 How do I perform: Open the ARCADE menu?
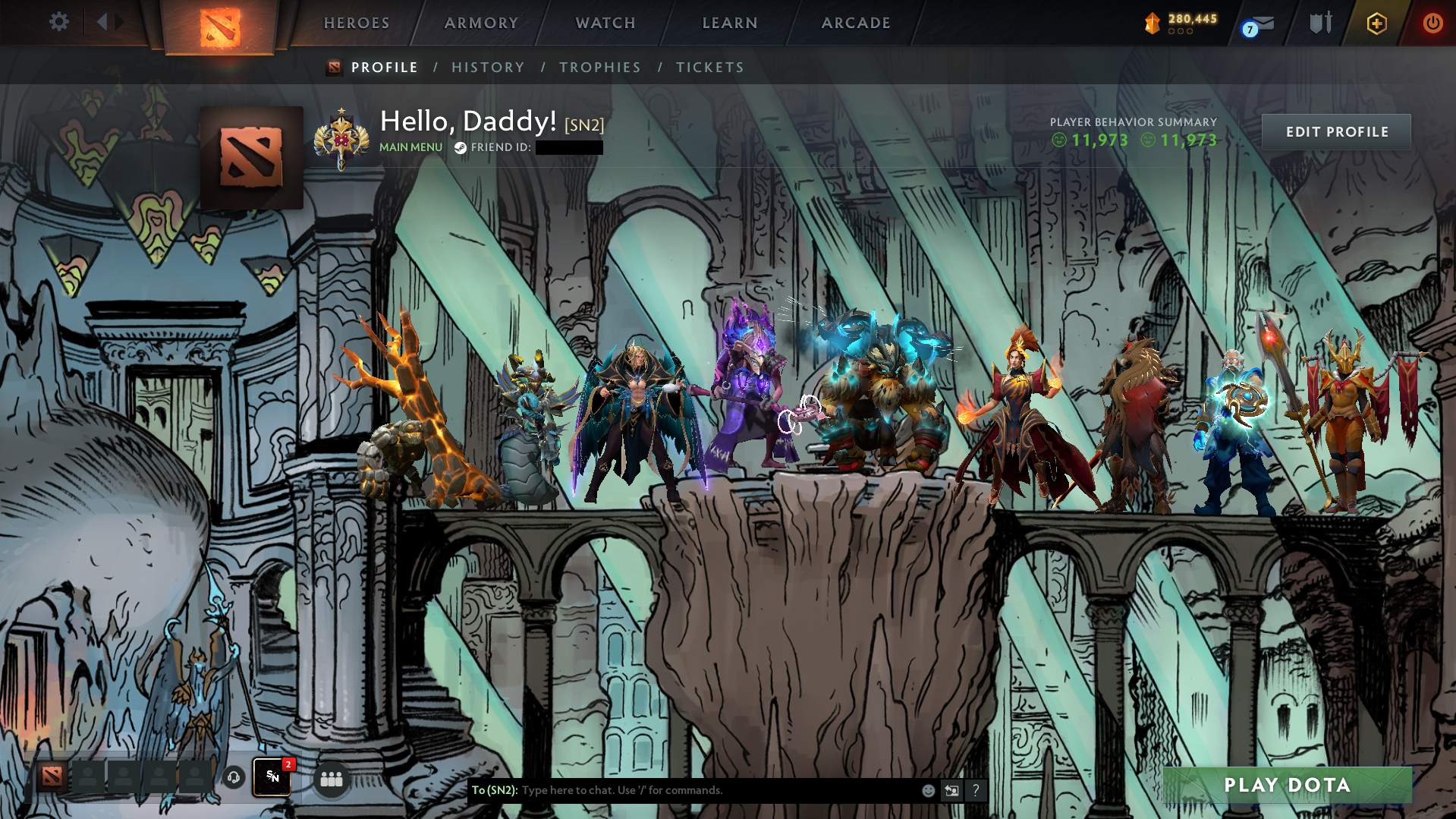pyautogui.click(x=856, y=23)
